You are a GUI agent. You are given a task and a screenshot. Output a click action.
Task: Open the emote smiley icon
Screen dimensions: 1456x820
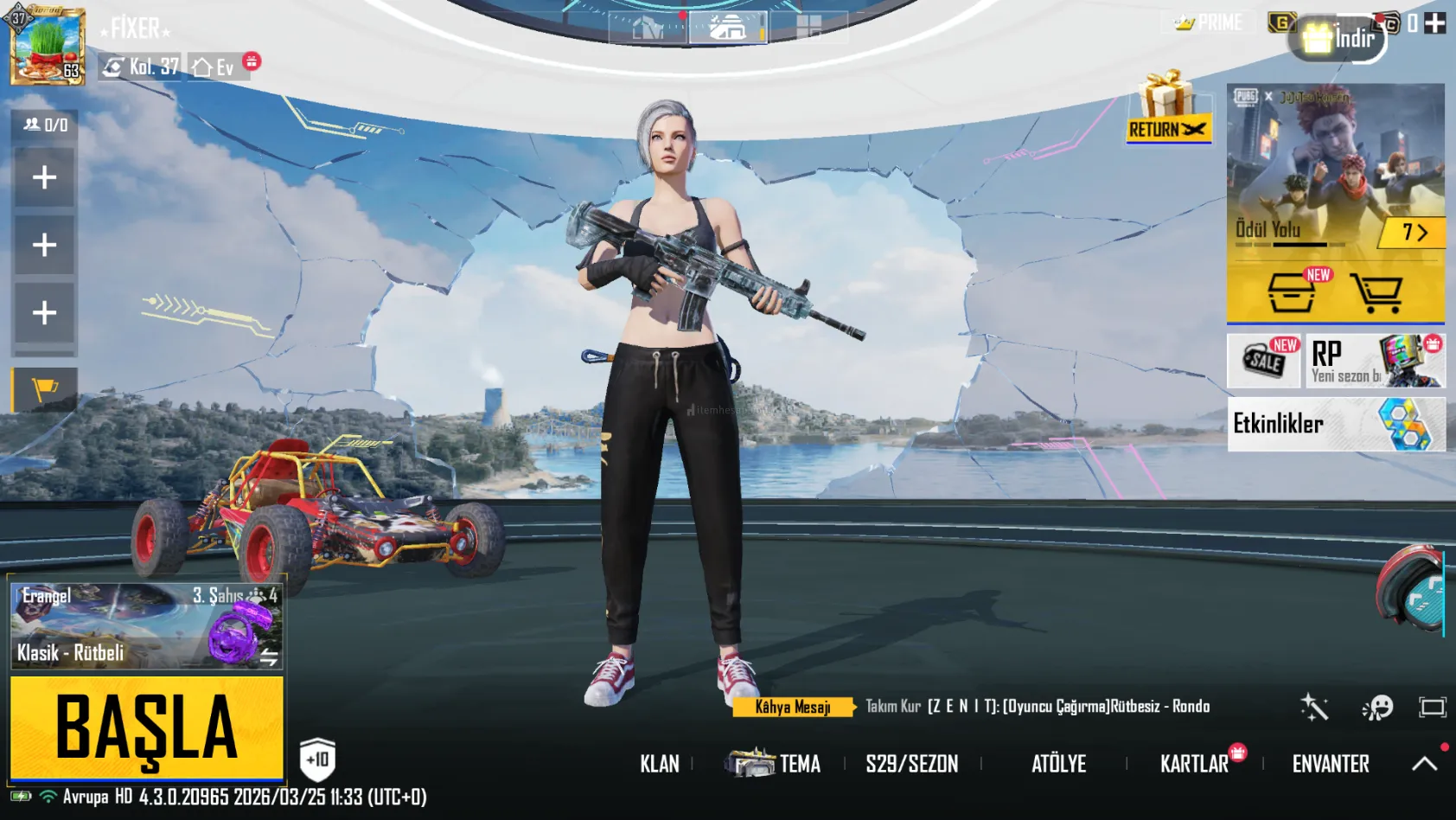point(1376,708)
